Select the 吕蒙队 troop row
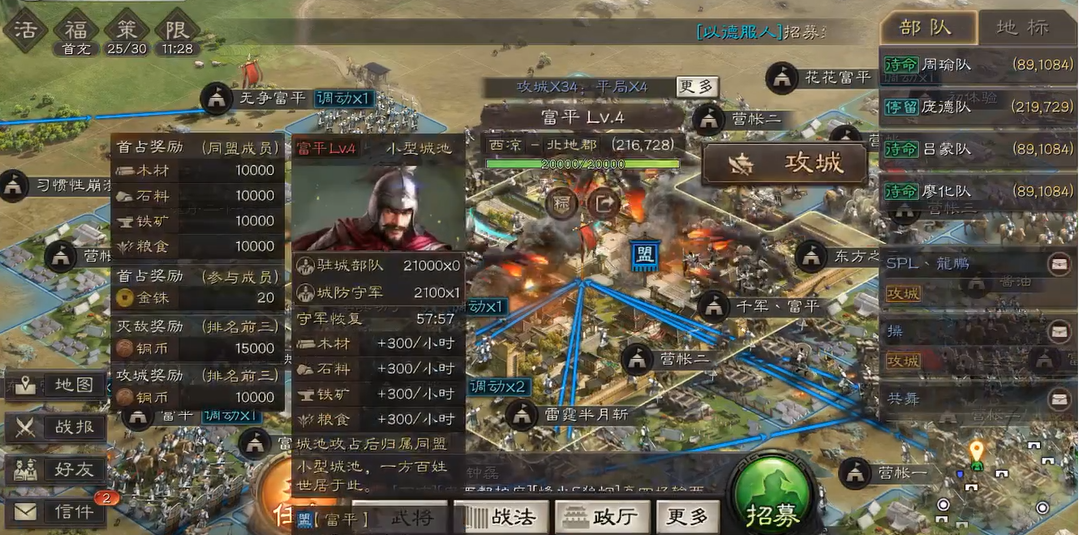Viewport: 1079px width, 535px height. click(x=978, y=148)
